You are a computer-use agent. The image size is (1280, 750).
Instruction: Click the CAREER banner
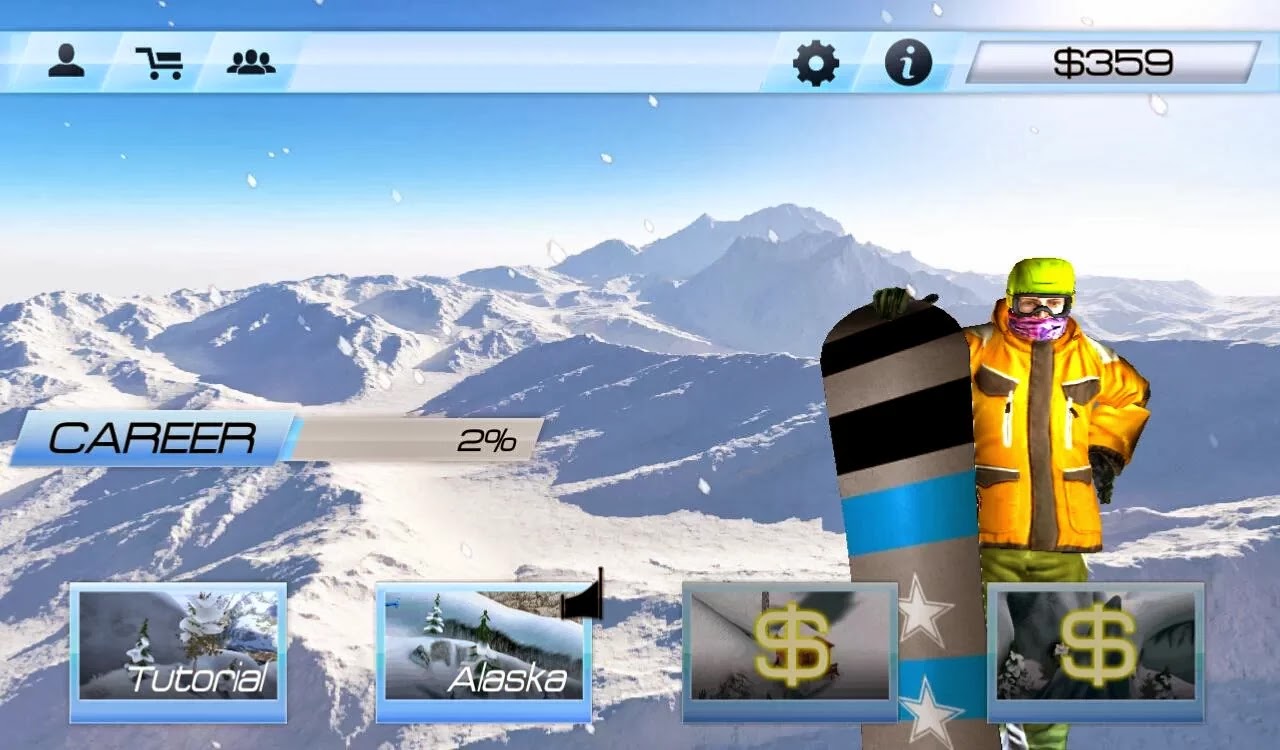click(155, 436)
